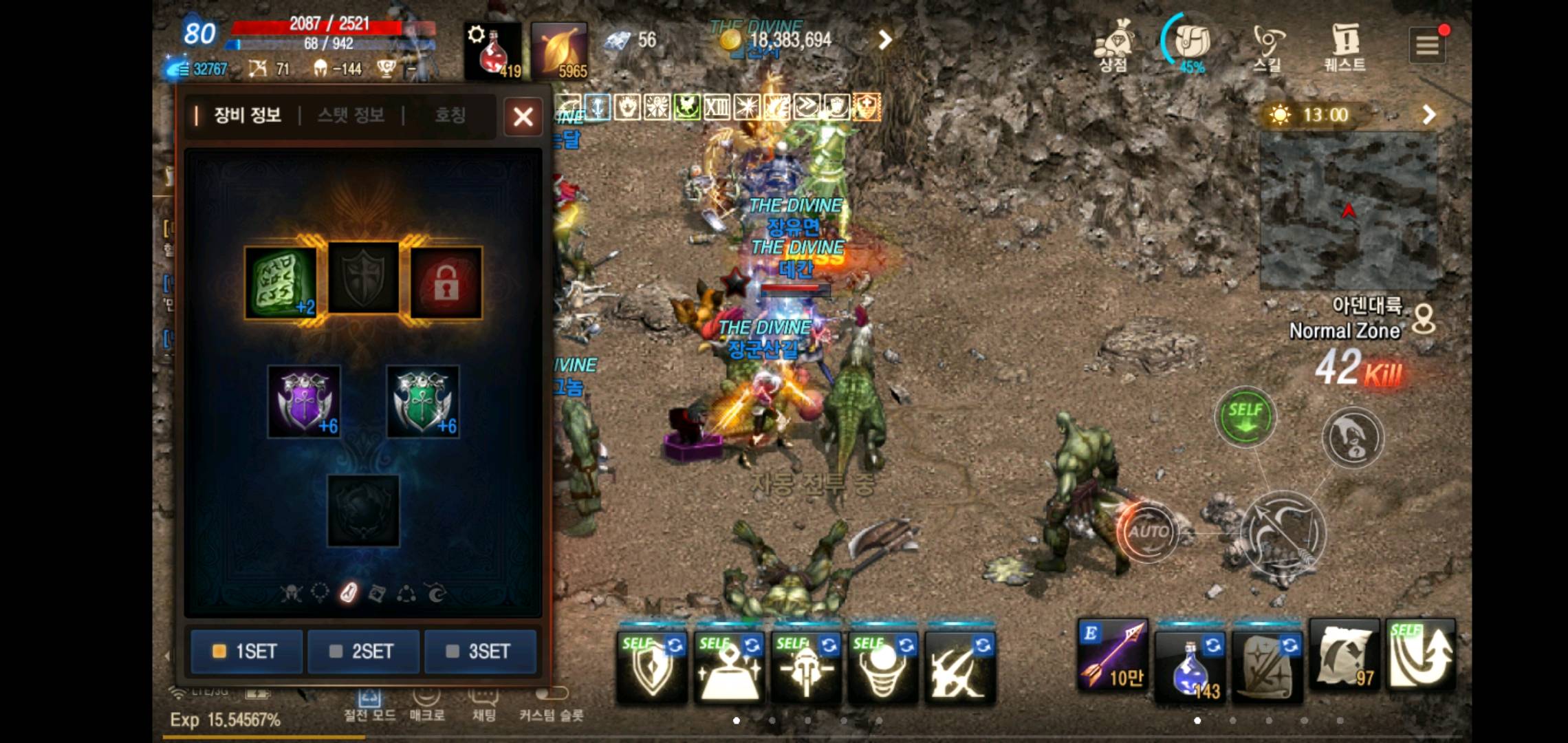Screen dimensions: 1568x743
Task: Click the red locked equipment slot
Action: pyautogui.click(x=446, y=282)
